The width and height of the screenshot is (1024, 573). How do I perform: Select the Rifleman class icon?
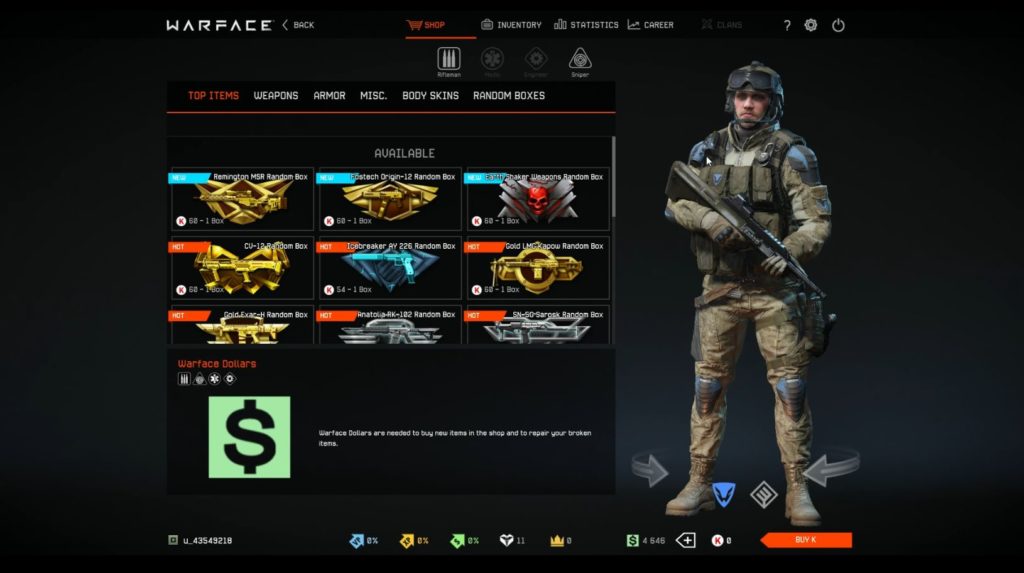[x=449, y=60]
